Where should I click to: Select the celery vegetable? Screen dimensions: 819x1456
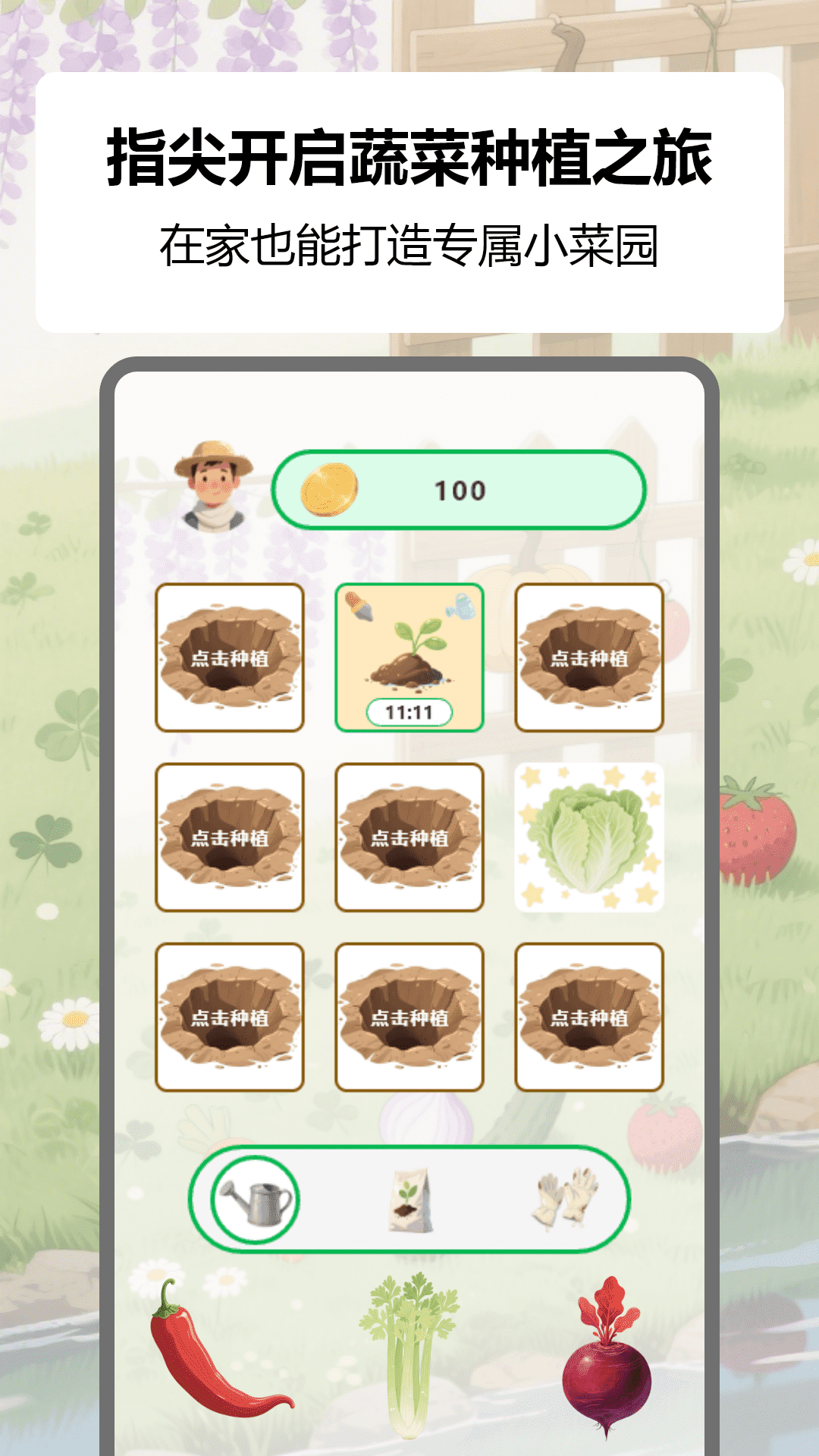point(409,1353)
